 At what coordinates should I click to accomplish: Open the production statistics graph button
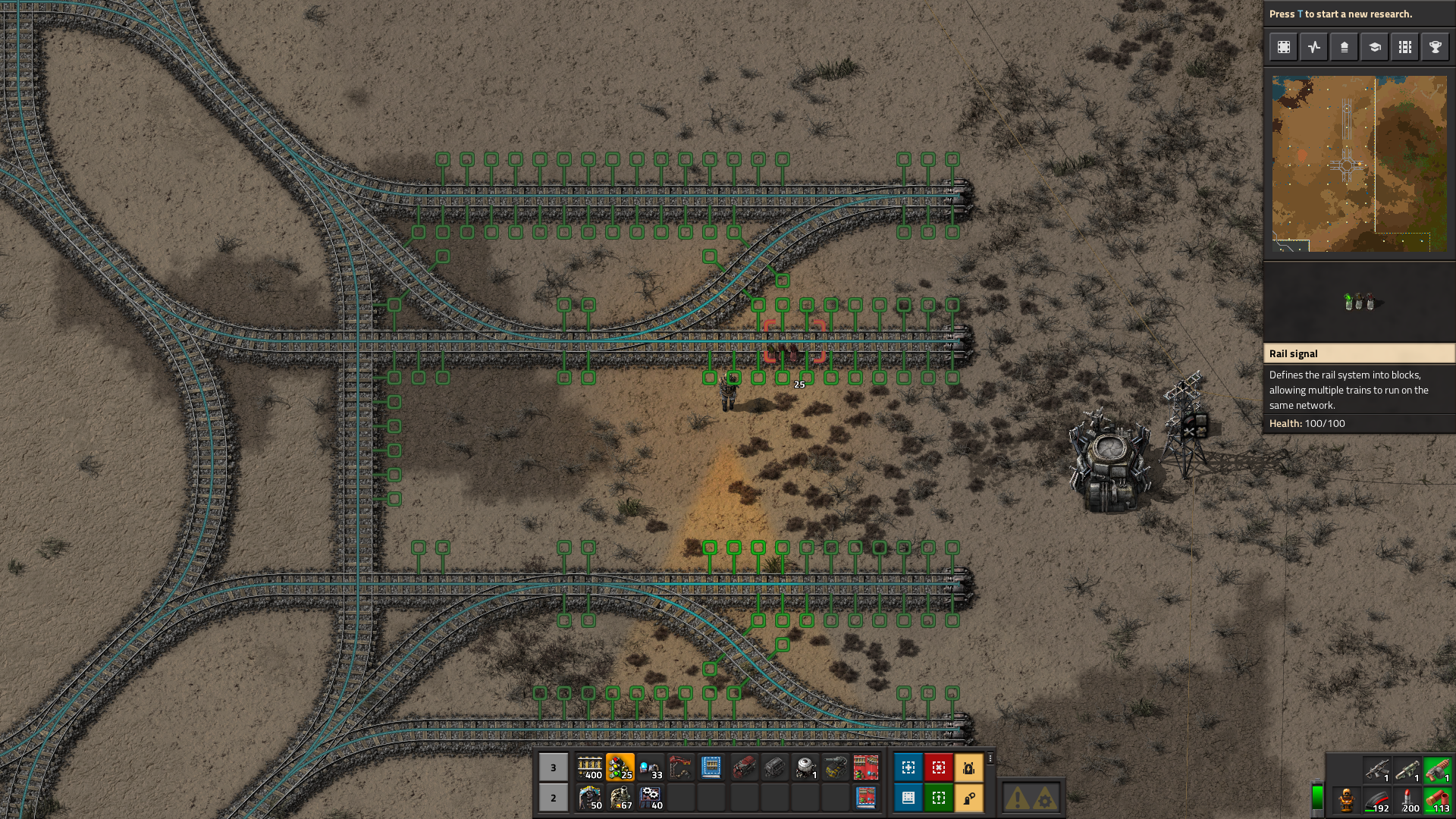click(1313, 47)
